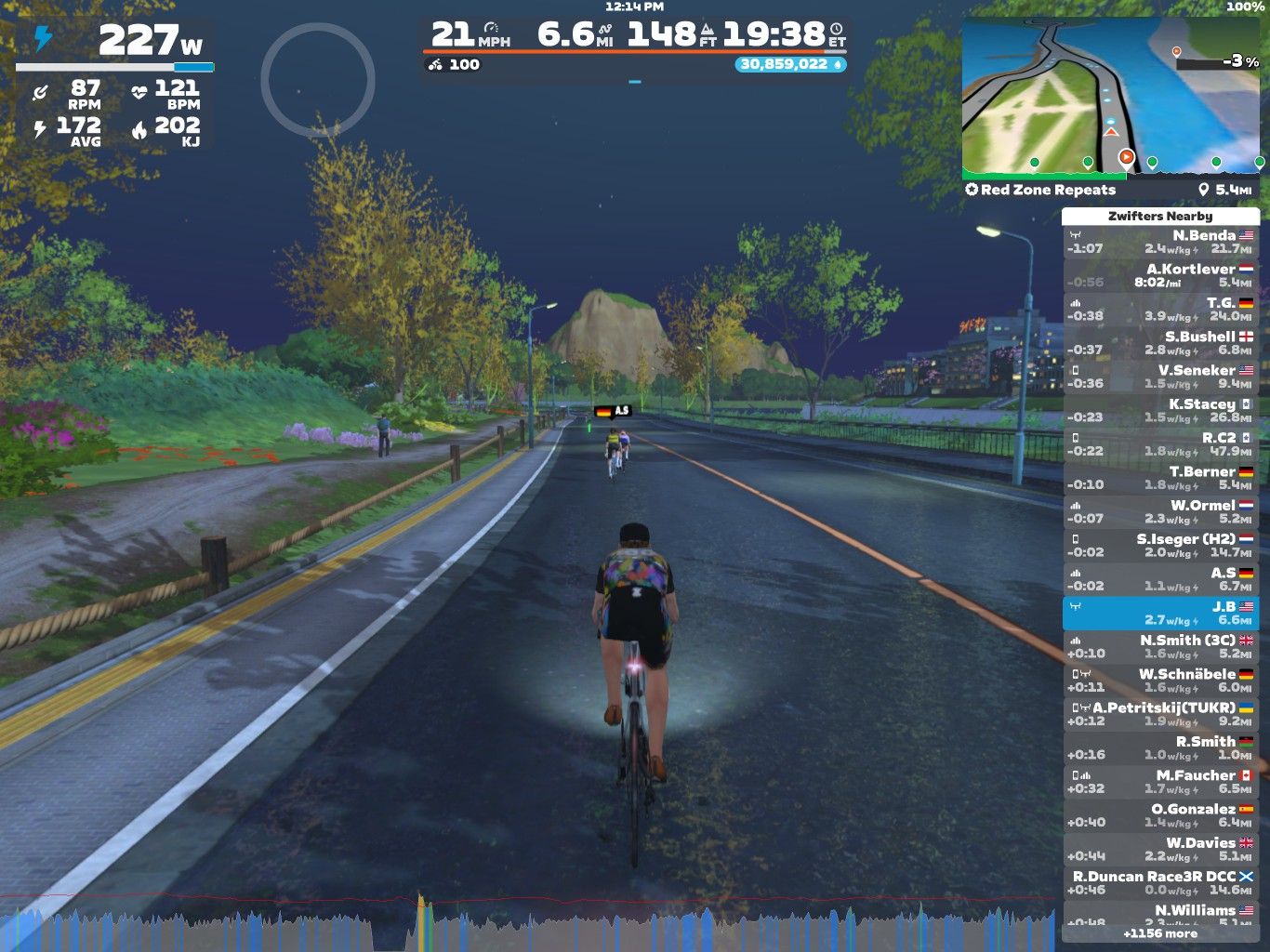Image resolution: width=1270 pixels, height=952 pixels.
Task: Click the highlighted J.B rider row
Action: (x=1160, y=613)
